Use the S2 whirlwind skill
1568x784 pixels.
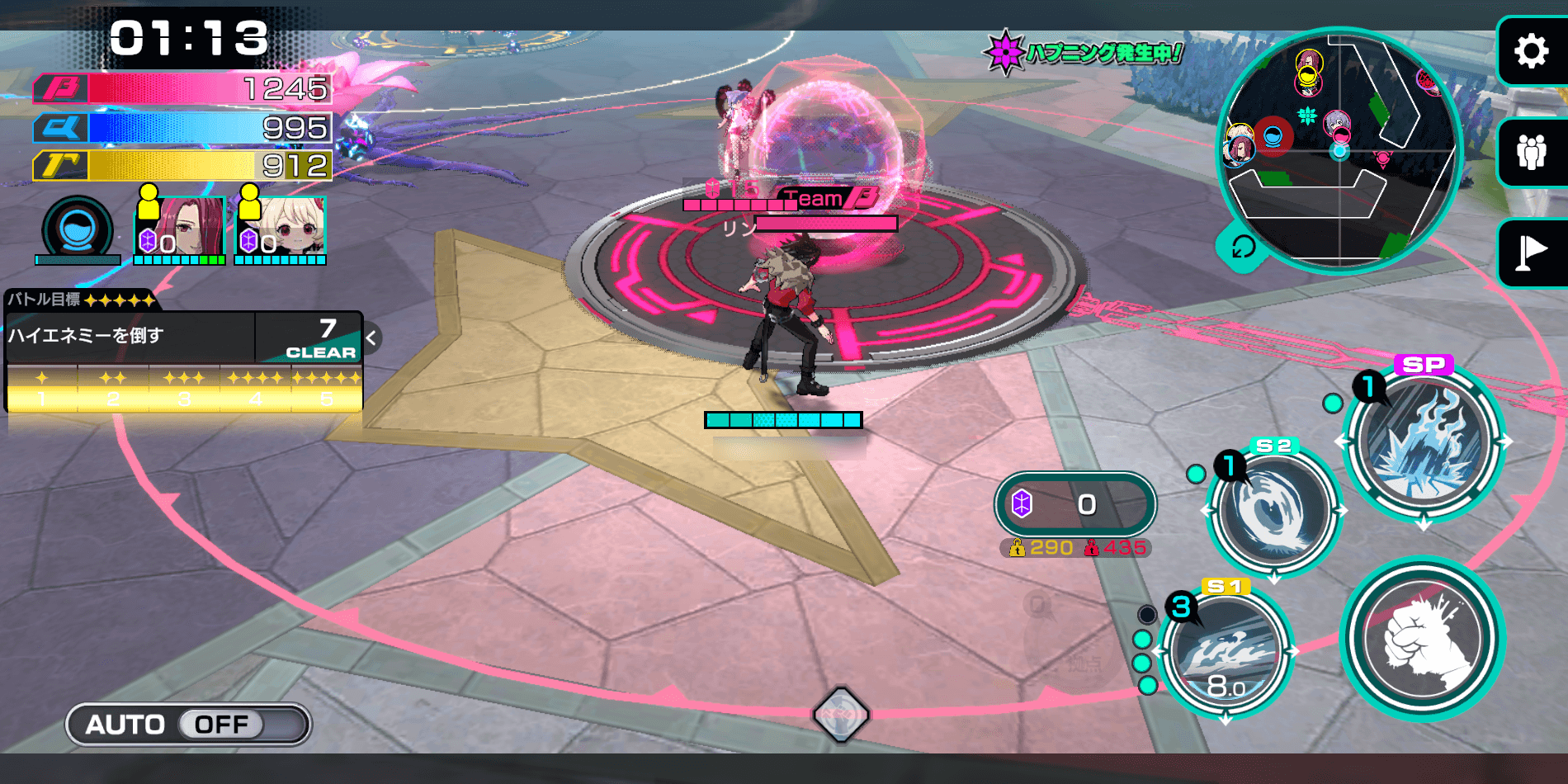1273,512
